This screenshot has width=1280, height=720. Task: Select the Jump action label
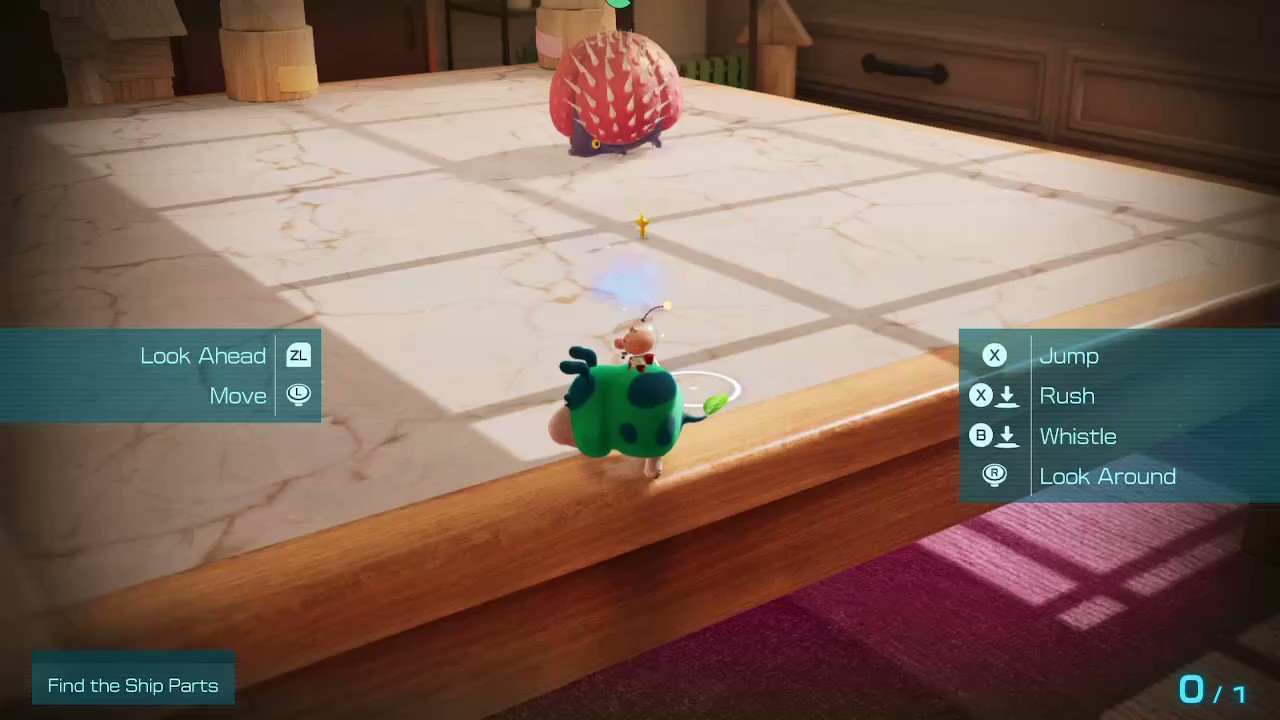[x=1070, y=355]
